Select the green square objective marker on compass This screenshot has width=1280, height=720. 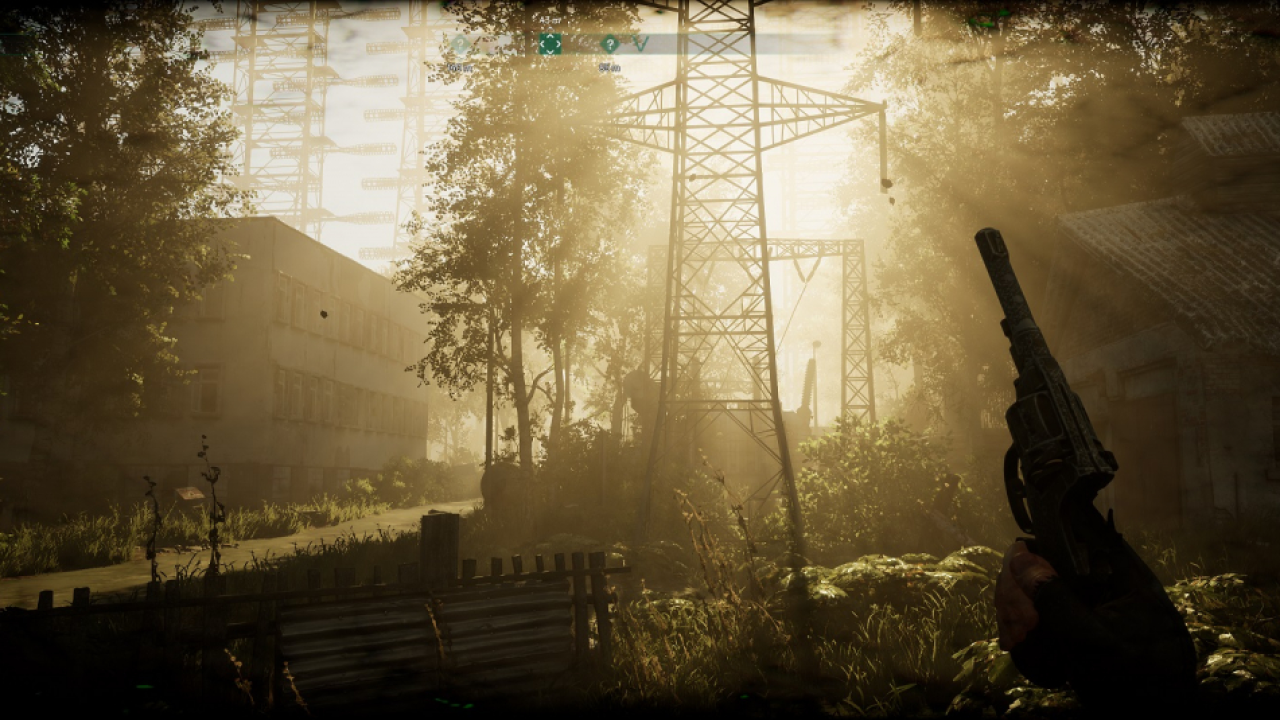point(550,44)
